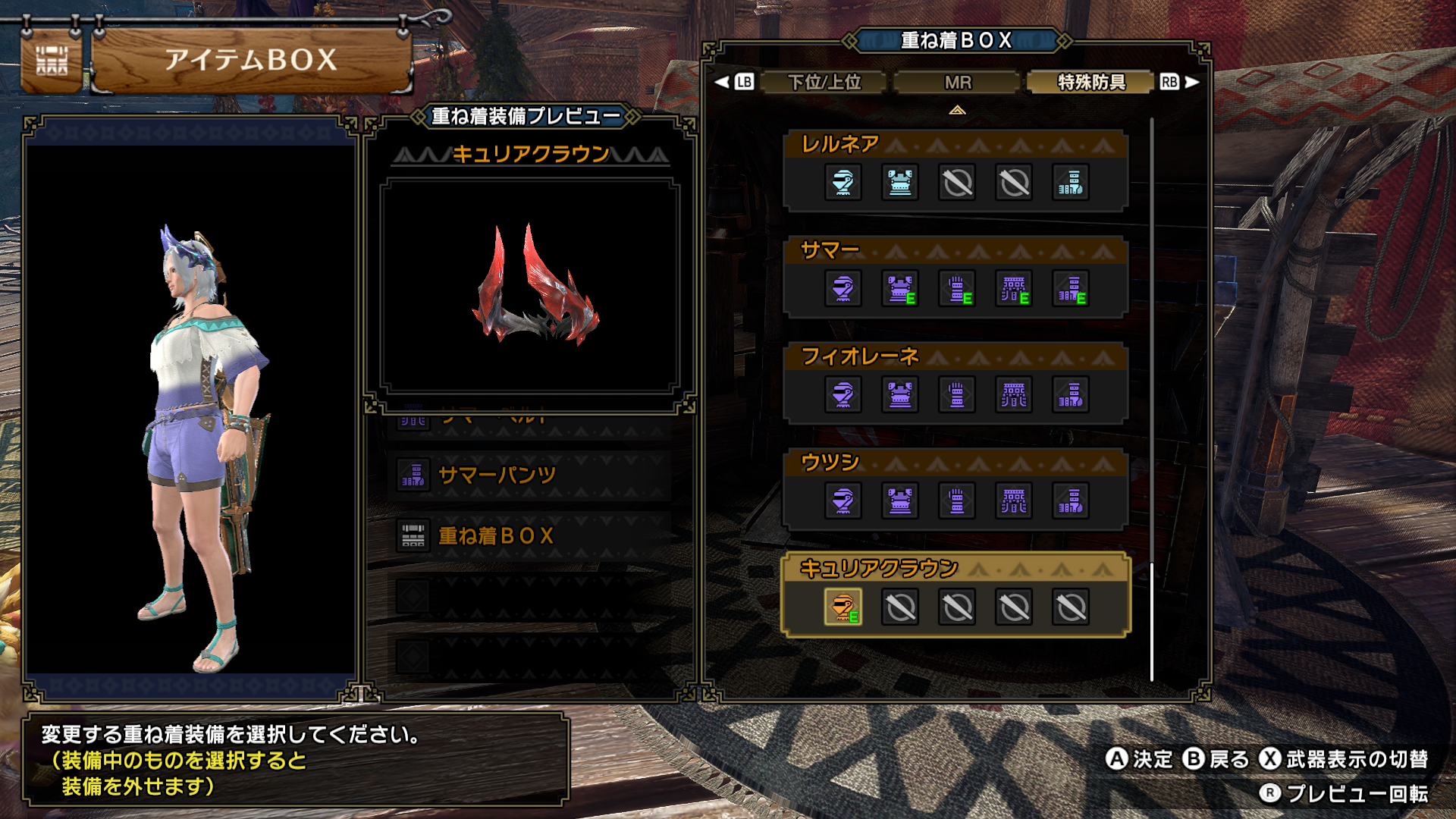Select the レルネア head armor icon
This screenshot has height=819, width=1456.
[x=843, y=183]
